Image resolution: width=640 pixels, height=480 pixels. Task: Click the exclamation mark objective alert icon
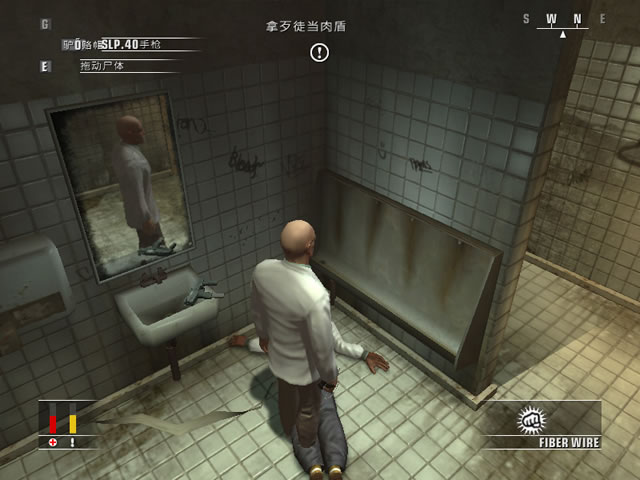[319, 52]
